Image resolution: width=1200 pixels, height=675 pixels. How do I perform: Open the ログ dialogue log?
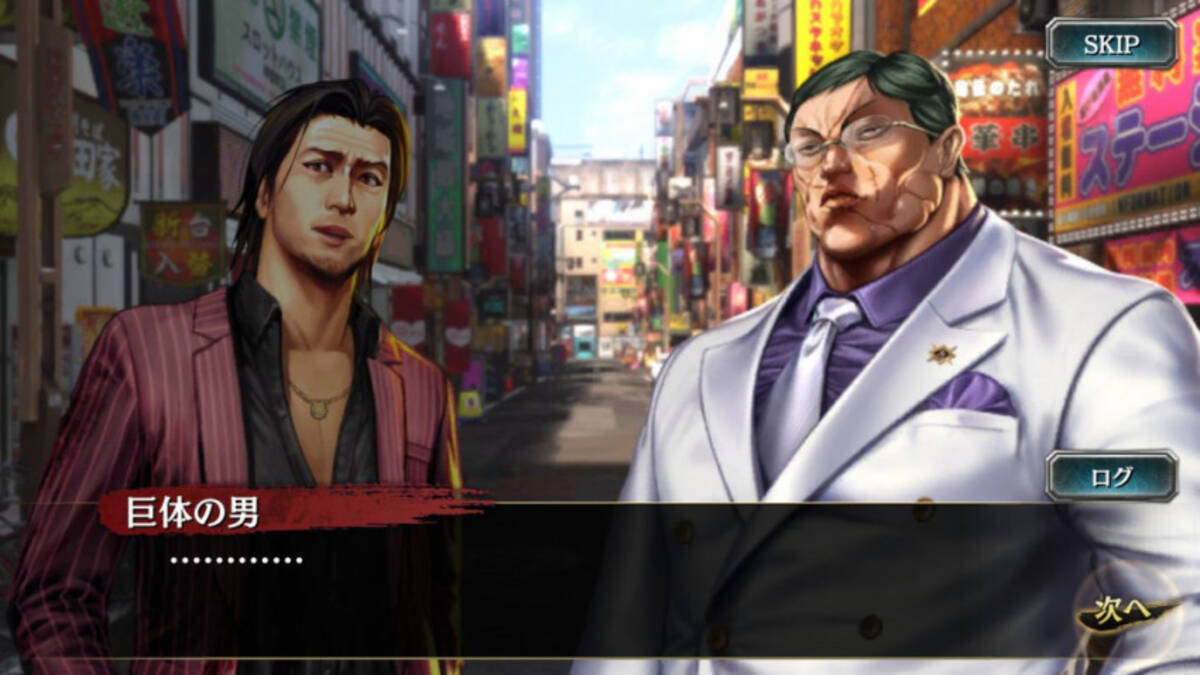tap(1111, 476)
